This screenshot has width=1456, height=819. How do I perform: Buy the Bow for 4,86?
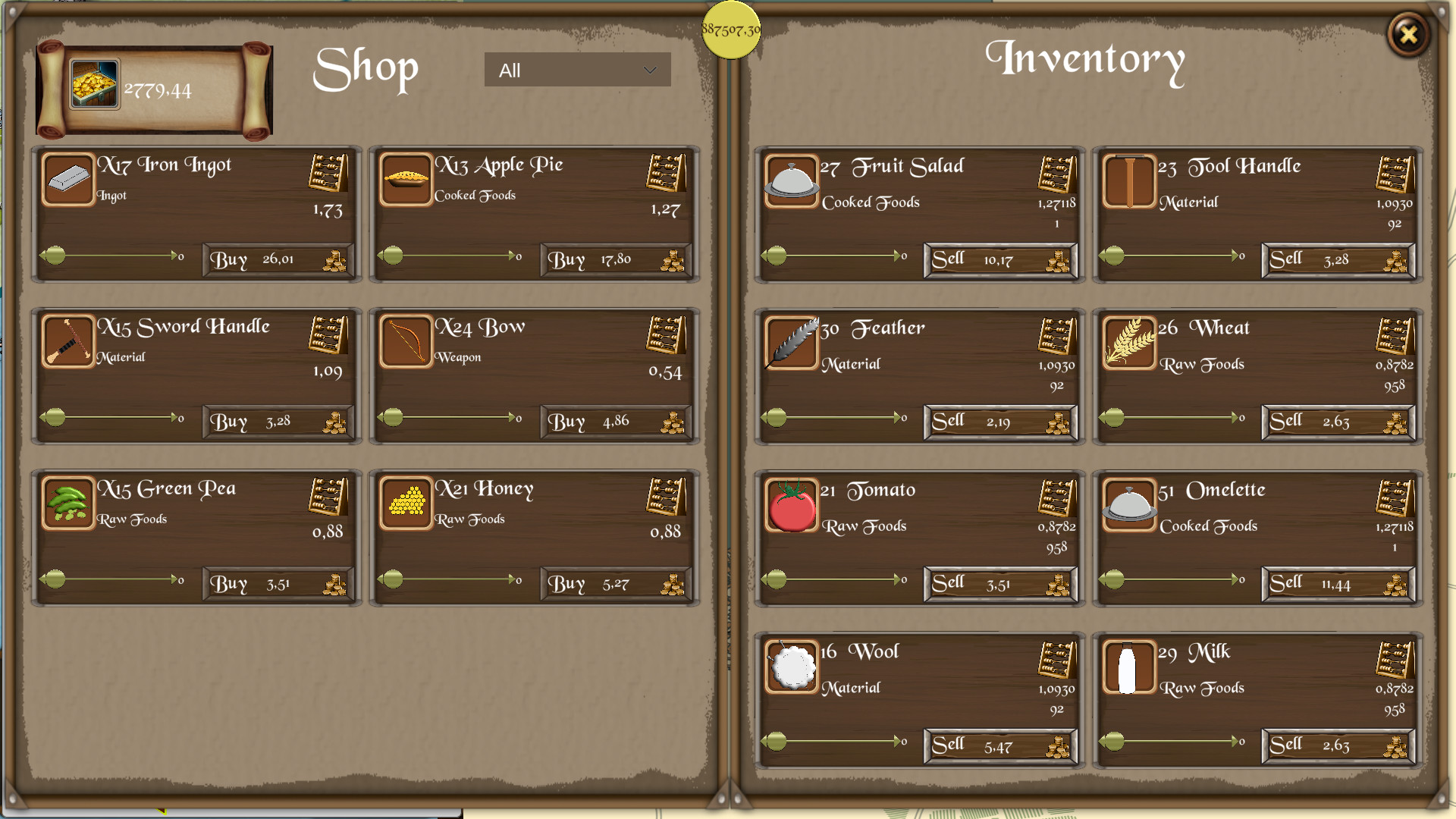615,422
